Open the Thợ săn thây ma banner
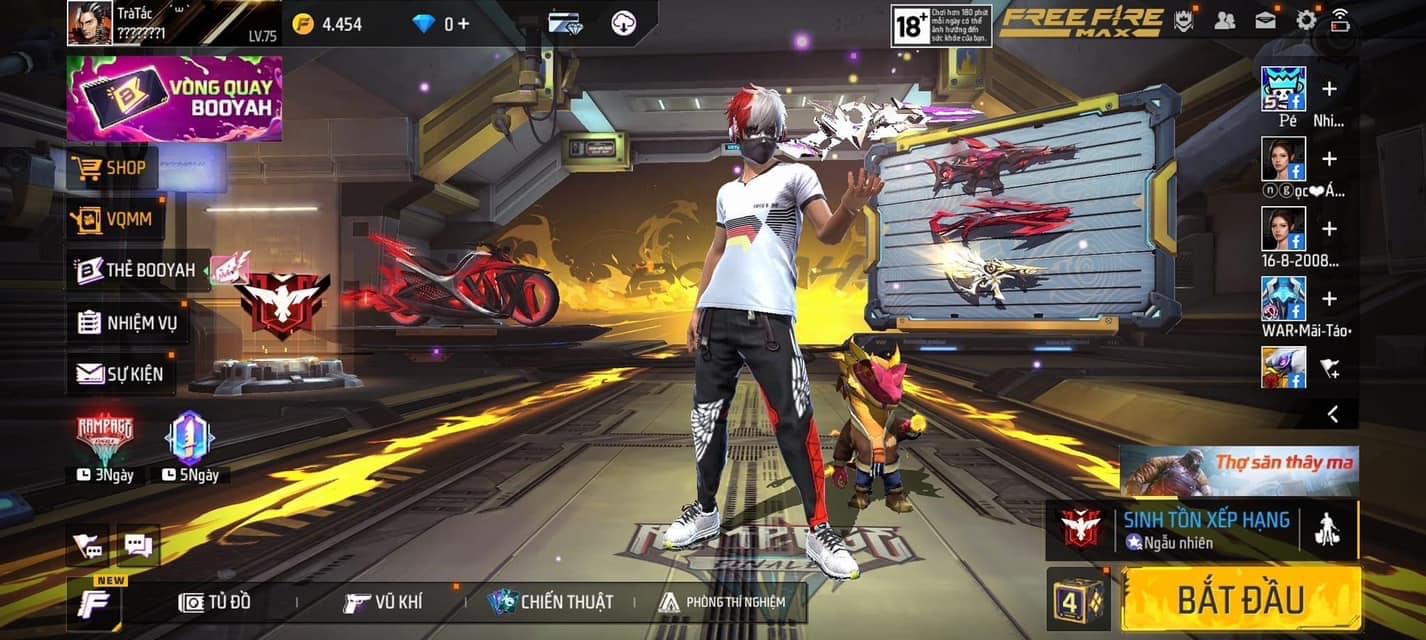The width and height of the screenshot is (1426, 640). pyautogui.click(x=1239, y=470)
